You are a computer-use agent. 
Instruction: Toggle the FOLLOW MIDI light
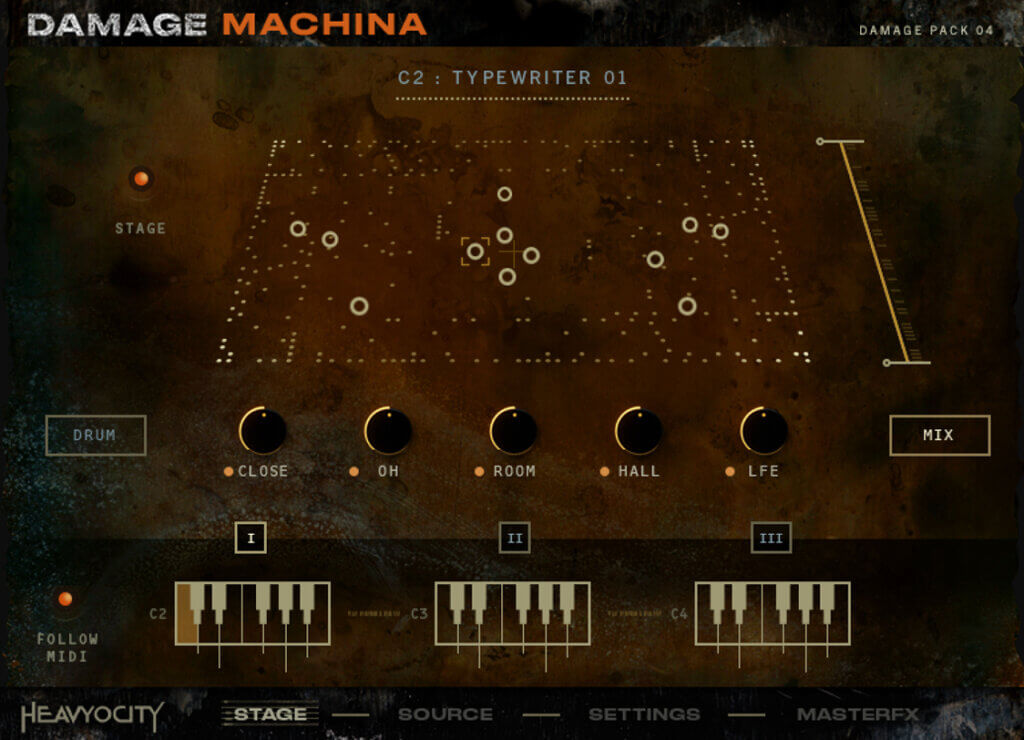(x=65, y=599)
